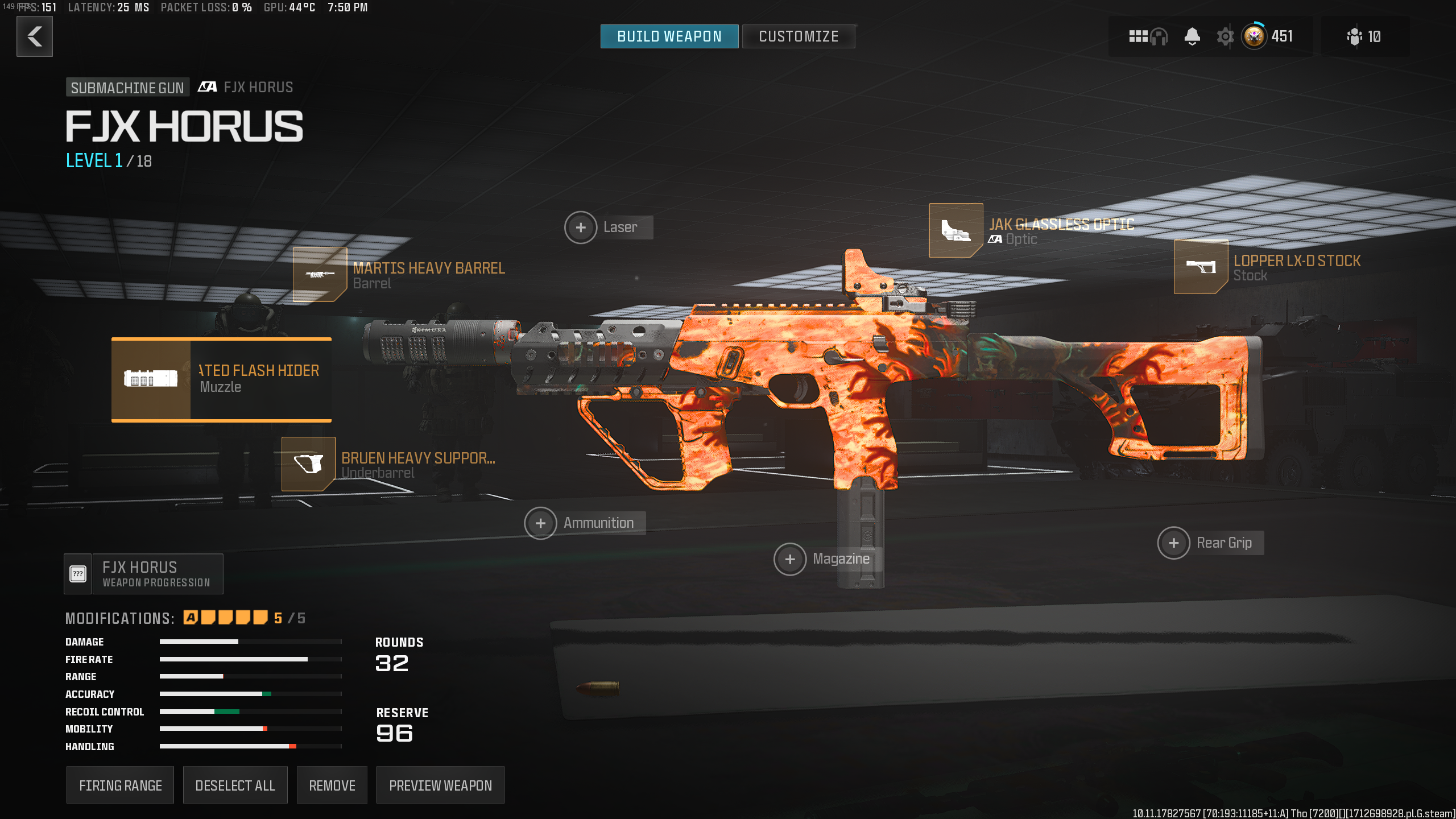Remove the selected attachment
Viewport: 1456px width, 819px height.
(332, 785)
